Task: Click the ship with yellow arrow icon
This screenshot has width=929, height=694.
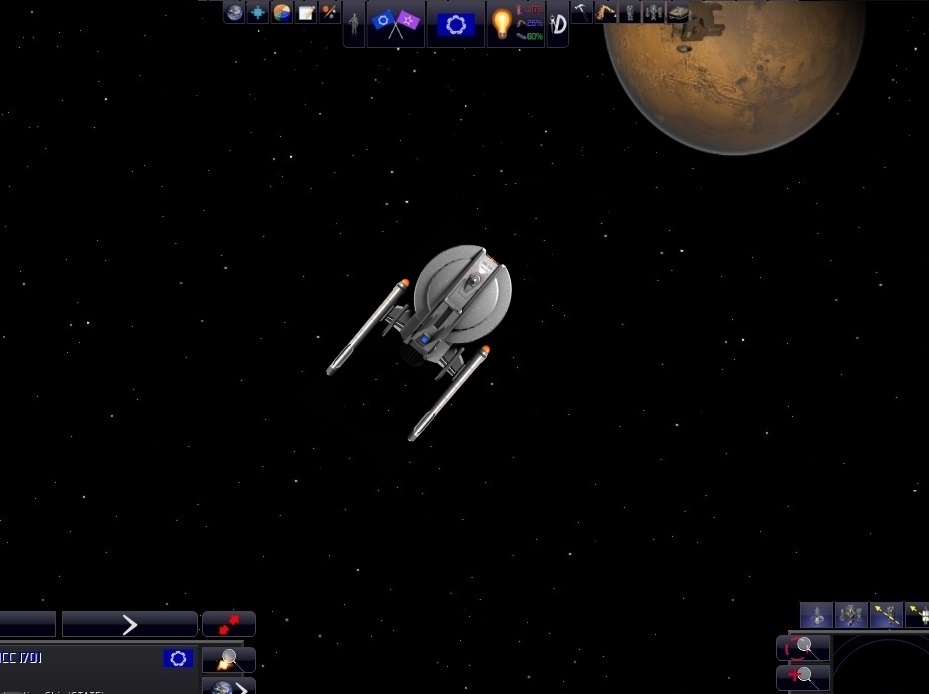Action: click(x=885, y=614)
